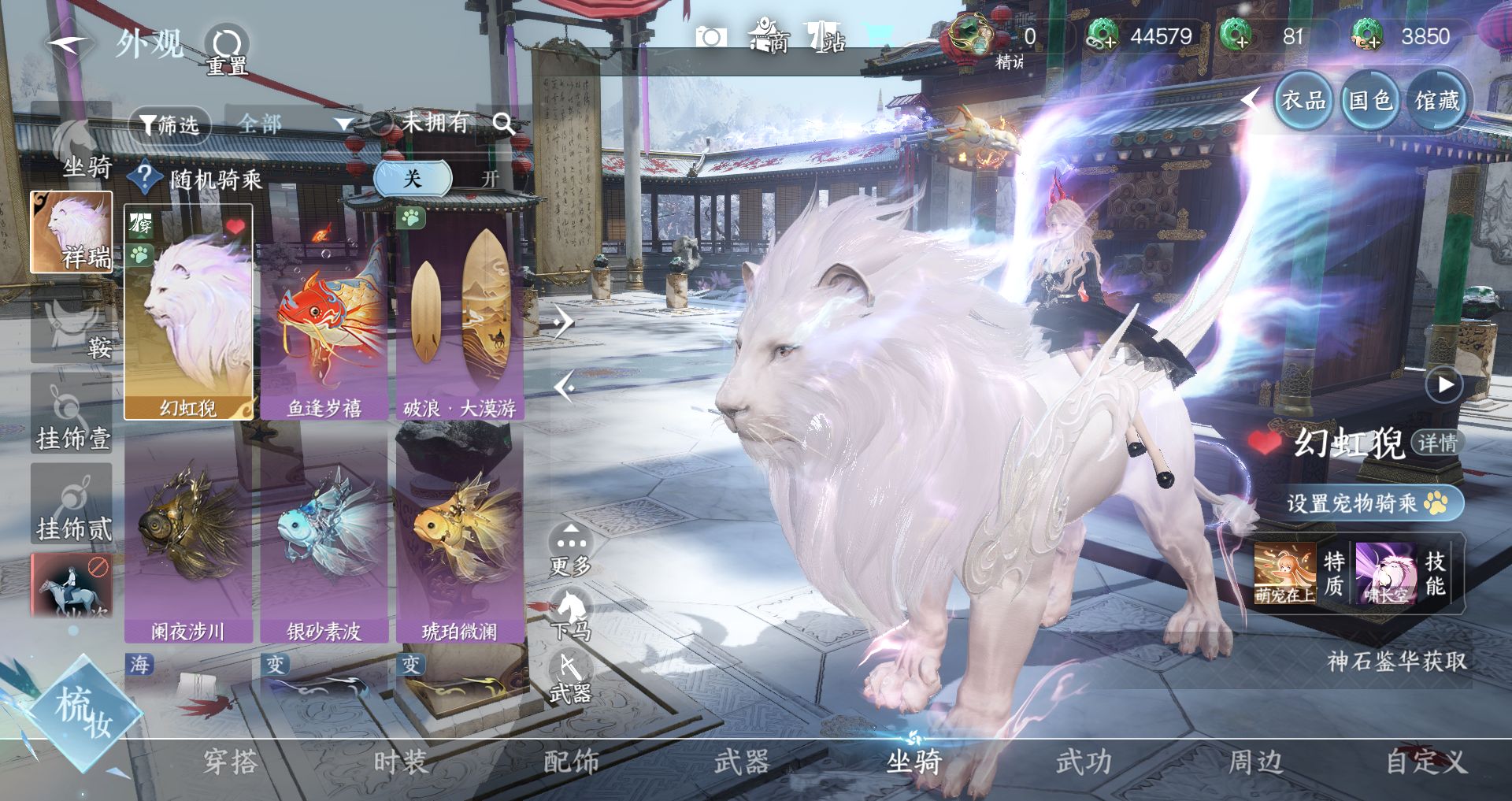This screenshot has height=801, width=1512.
Task: Take a screenshot with camera icon
Action: 710,37
